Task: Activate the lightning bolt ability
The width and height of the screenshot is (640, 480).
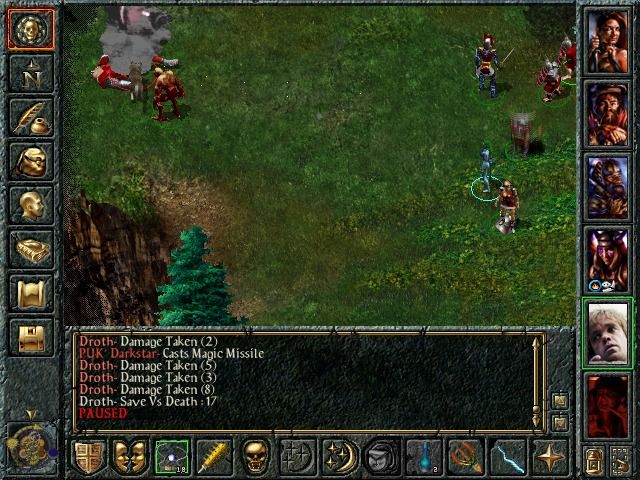Action: pos(507,457)
